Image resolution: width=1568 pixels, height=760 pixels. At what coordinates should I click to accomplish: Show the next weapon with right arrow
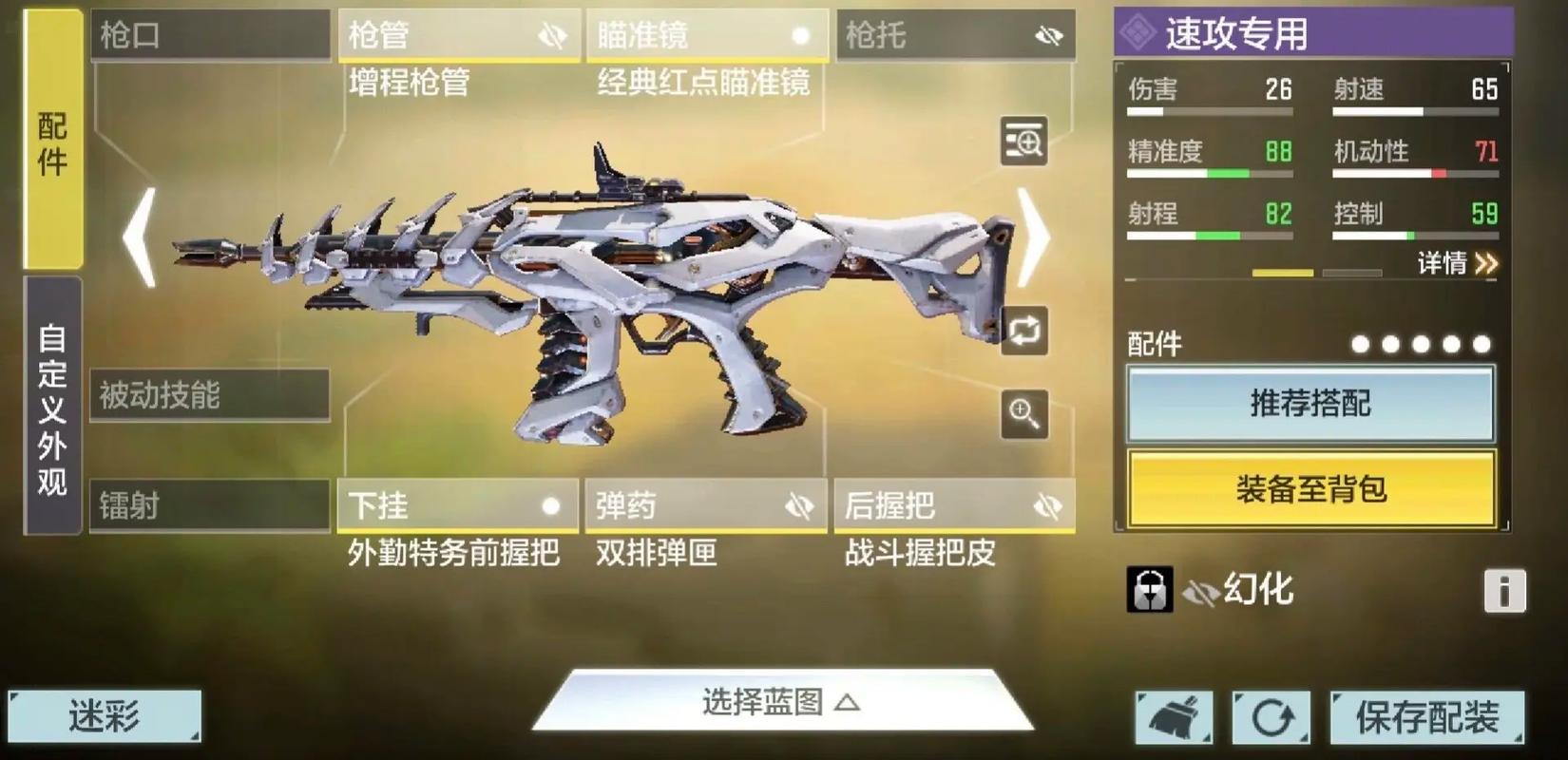click(1033, 237)
